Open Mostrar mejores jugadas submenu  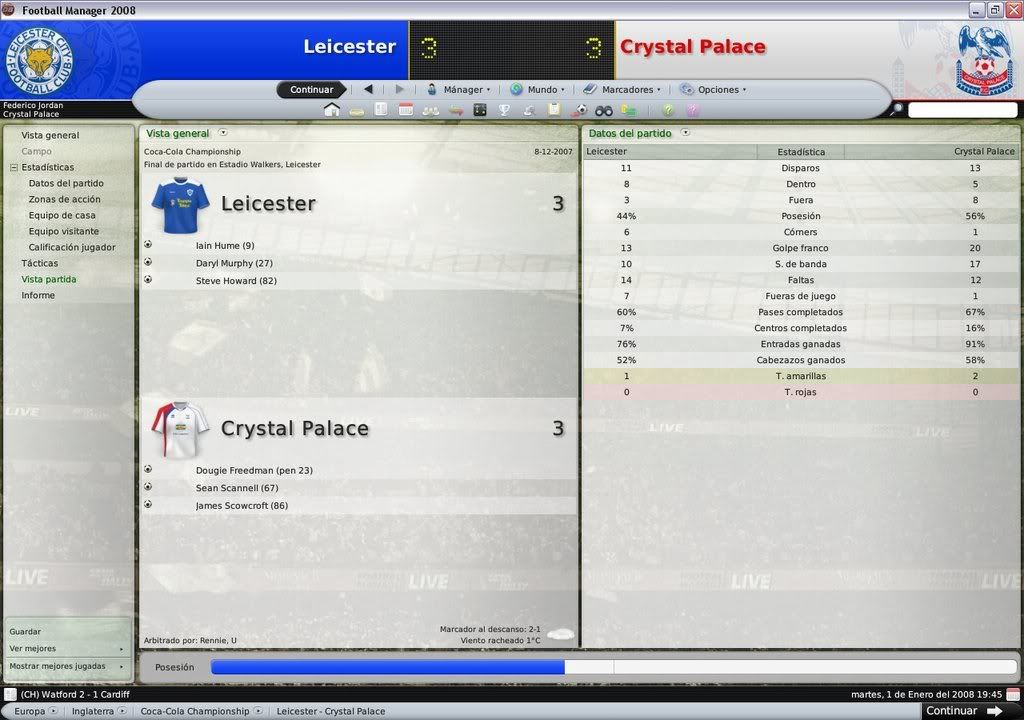67,665
